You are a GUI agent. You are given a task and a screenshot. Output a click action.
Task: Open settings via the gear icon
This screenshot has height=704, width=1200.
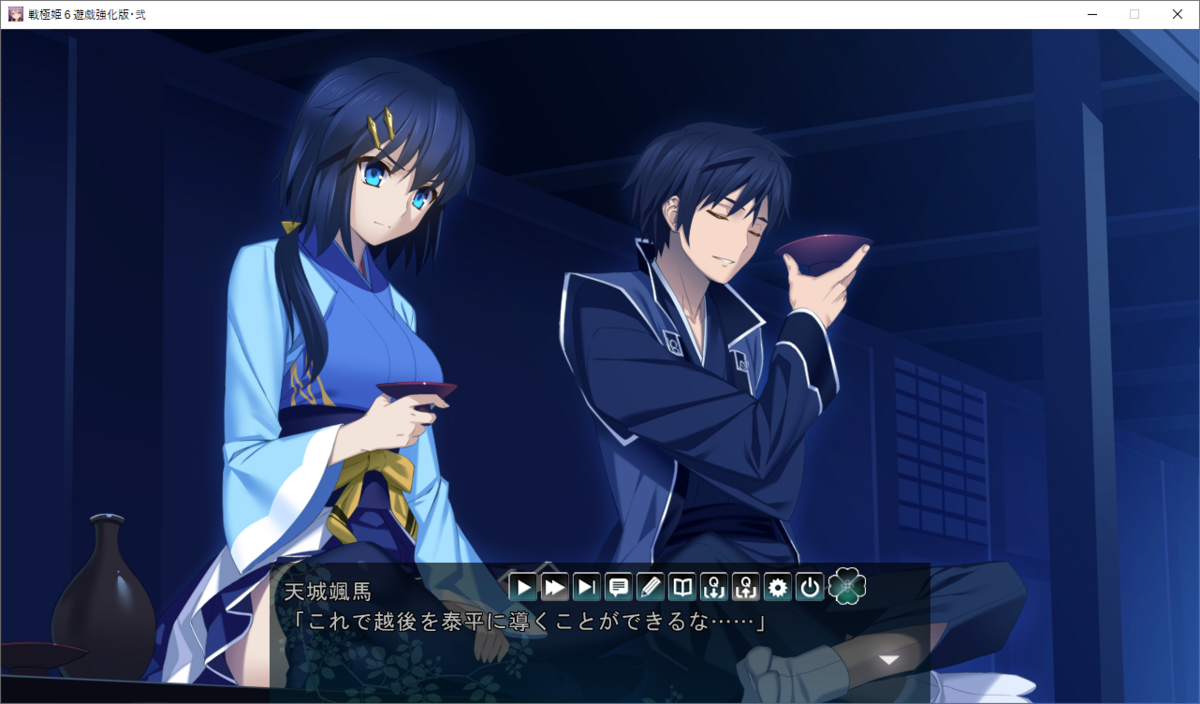778,587
